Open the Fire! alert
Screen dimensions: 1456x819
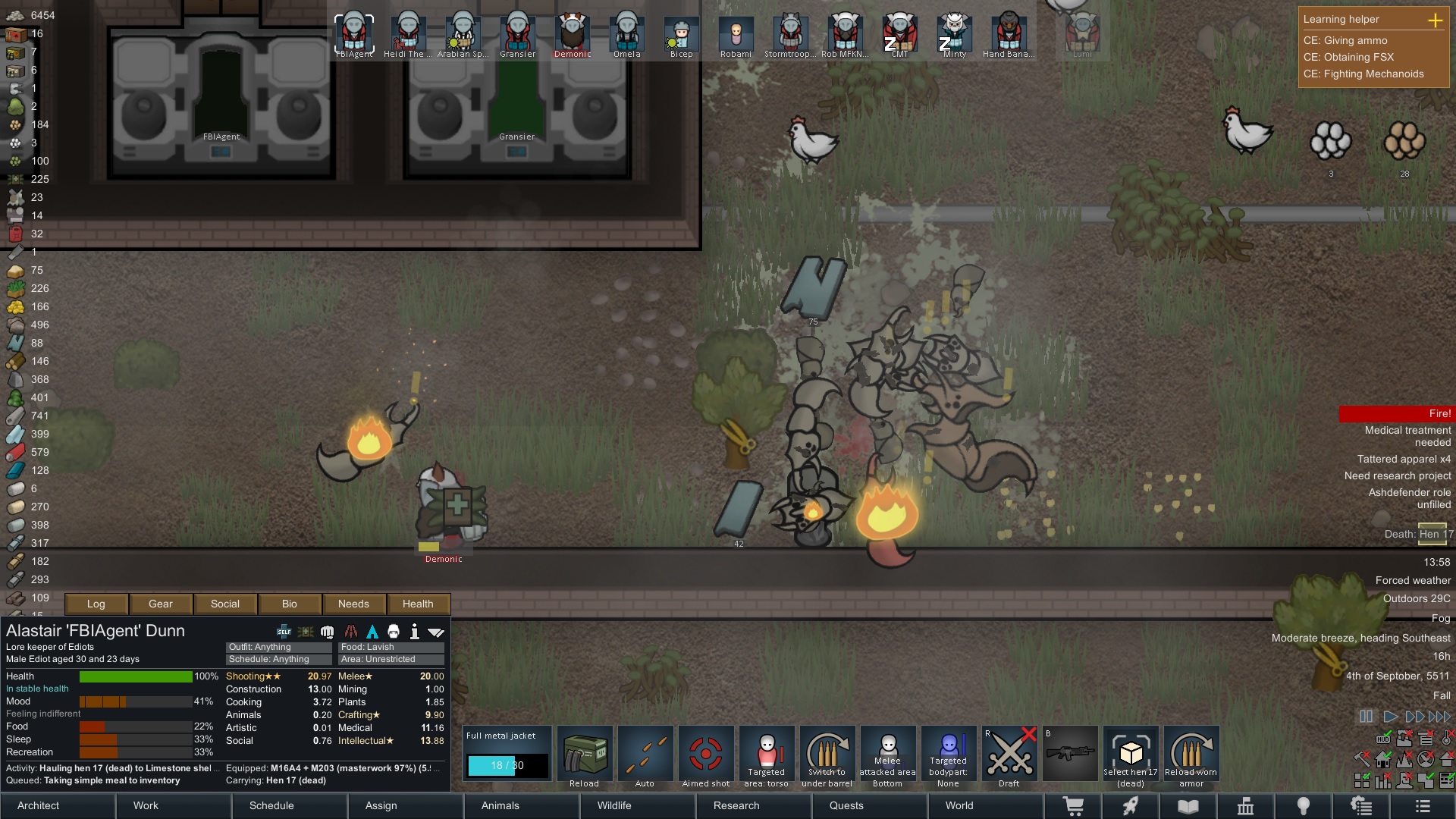1395,413
